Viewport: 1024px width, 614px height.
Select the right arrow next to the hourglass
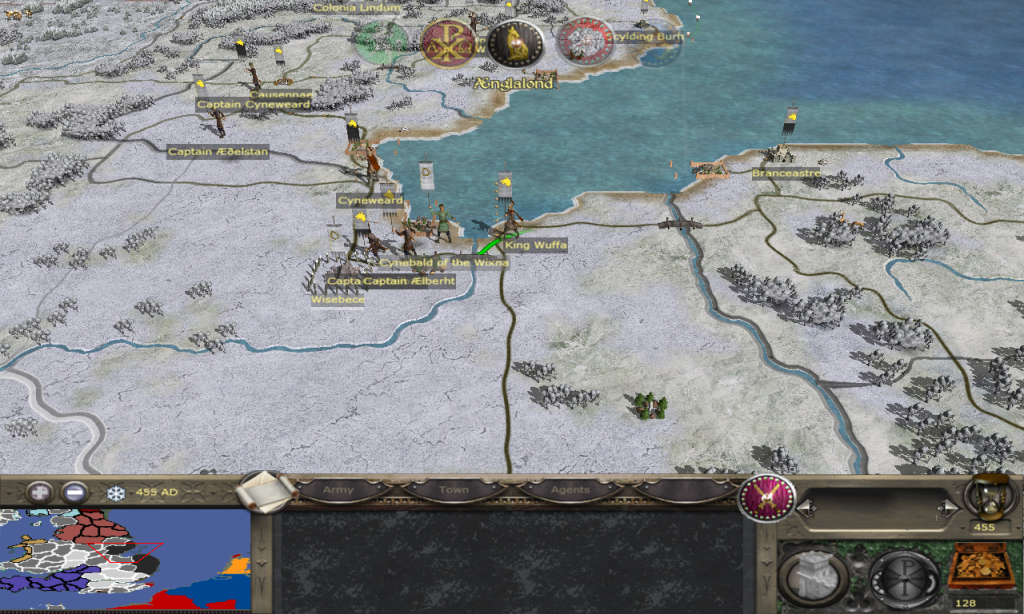tap(943, 509)
